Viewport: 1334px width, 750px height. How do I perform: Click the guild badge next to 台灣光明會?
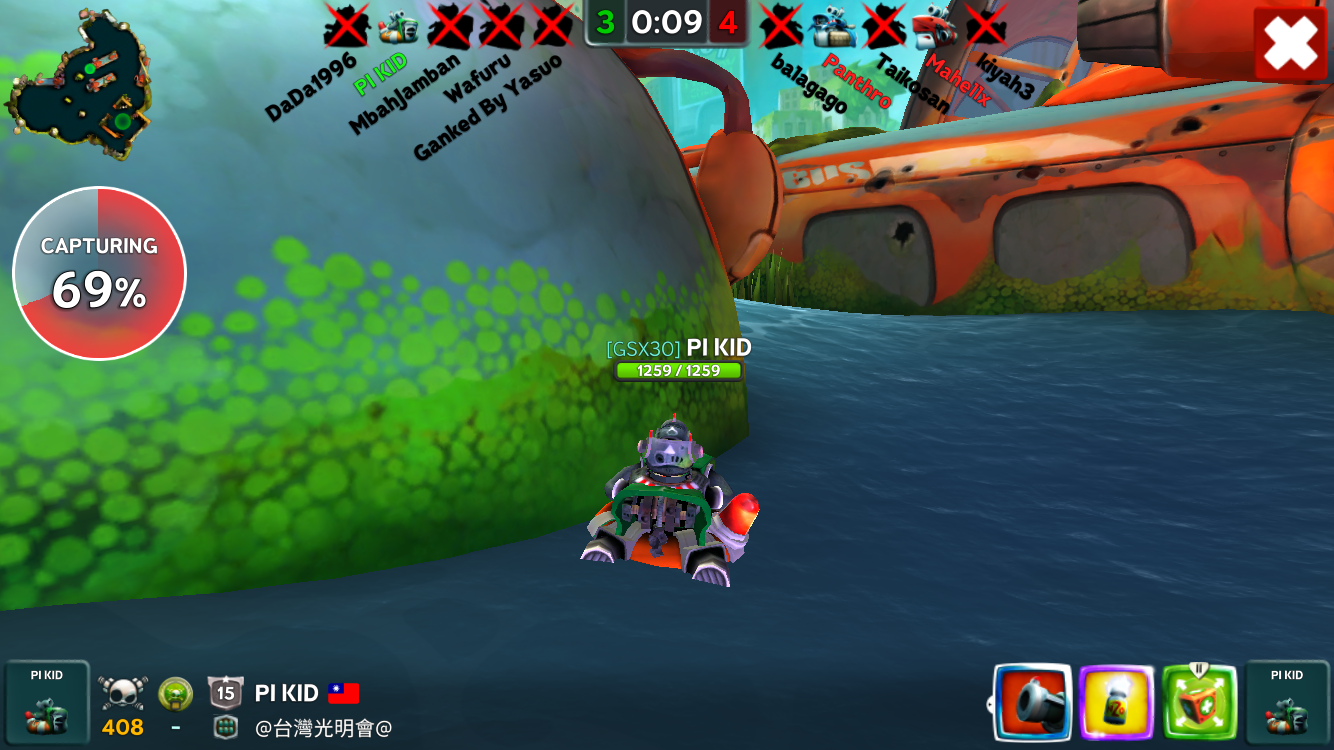coord(226,728)
